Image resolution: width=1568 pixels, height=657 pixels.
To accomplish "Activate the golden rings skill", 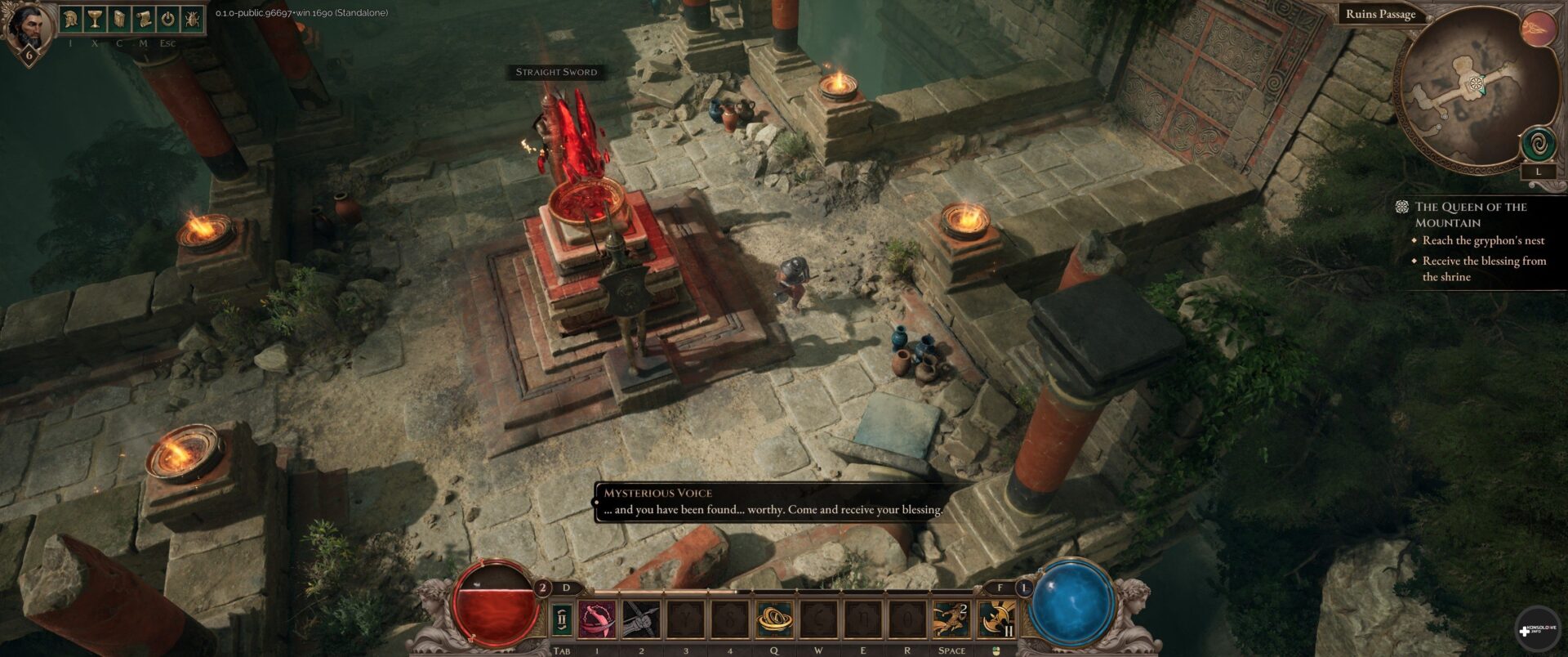I will [773, 619].
